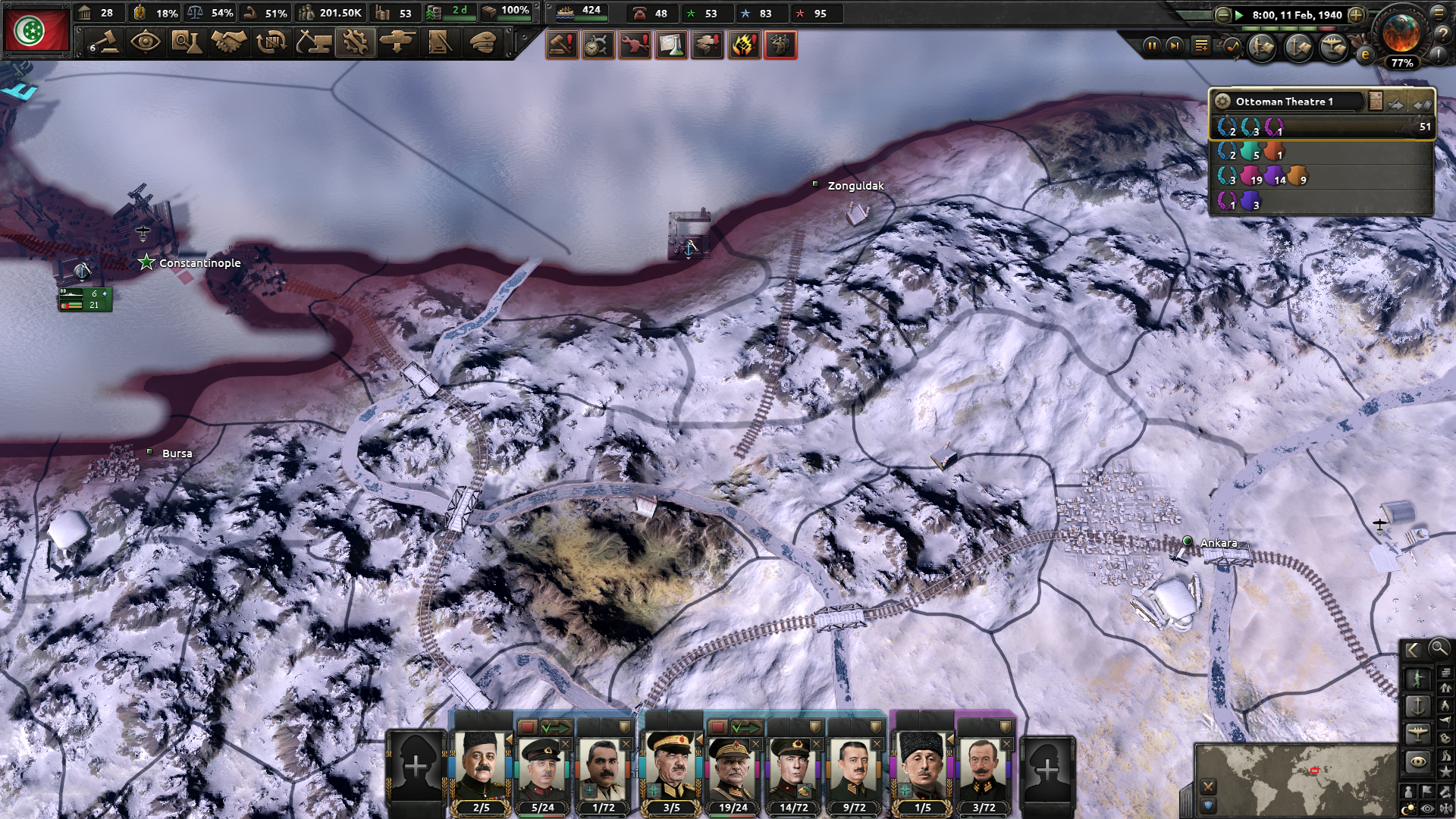
Task: Mute the game music with the note icon
Action: (1232, 48)
